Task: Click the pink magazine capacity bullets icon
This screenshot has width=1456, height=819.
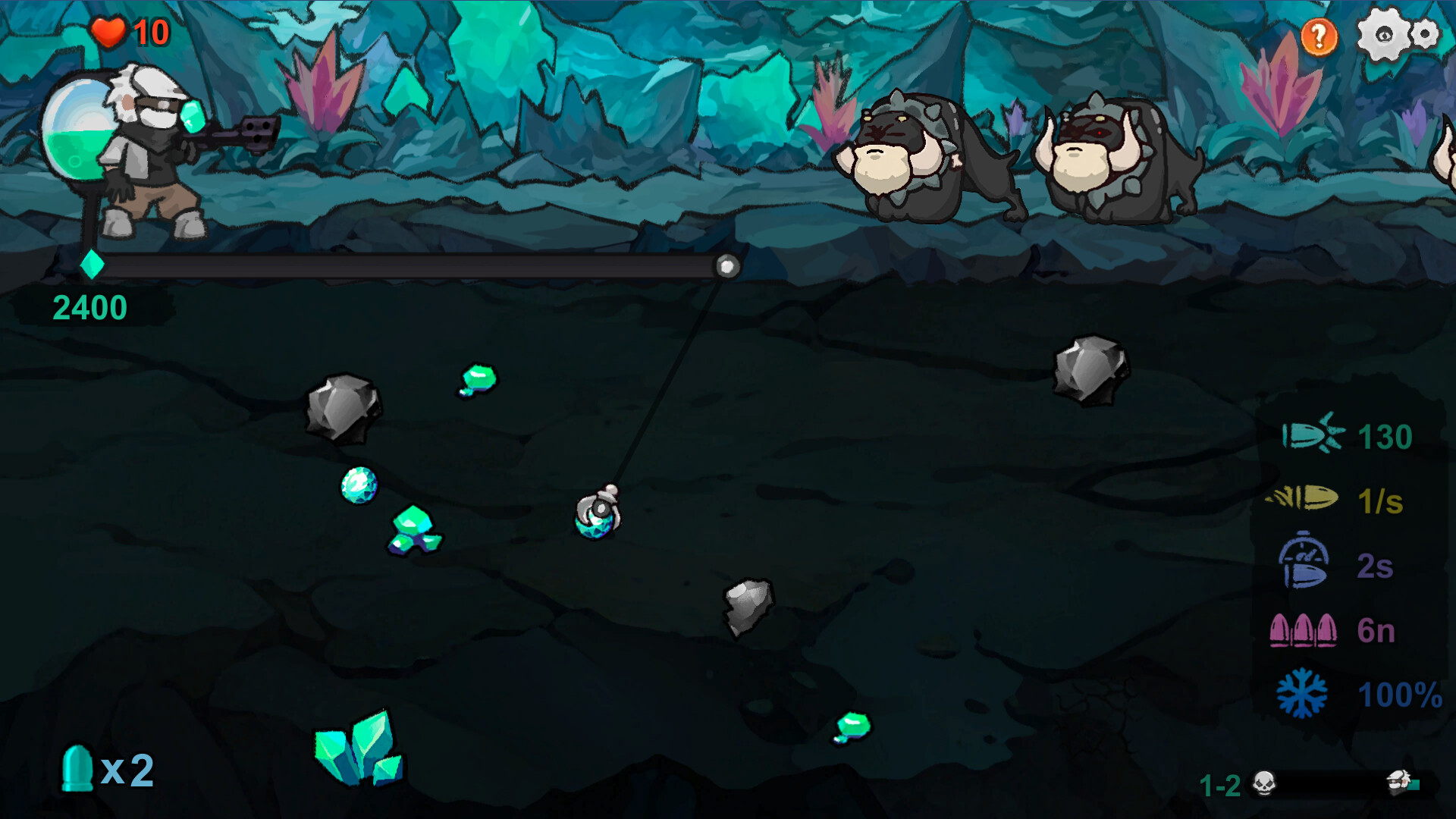Action: tap(1301, 631)
